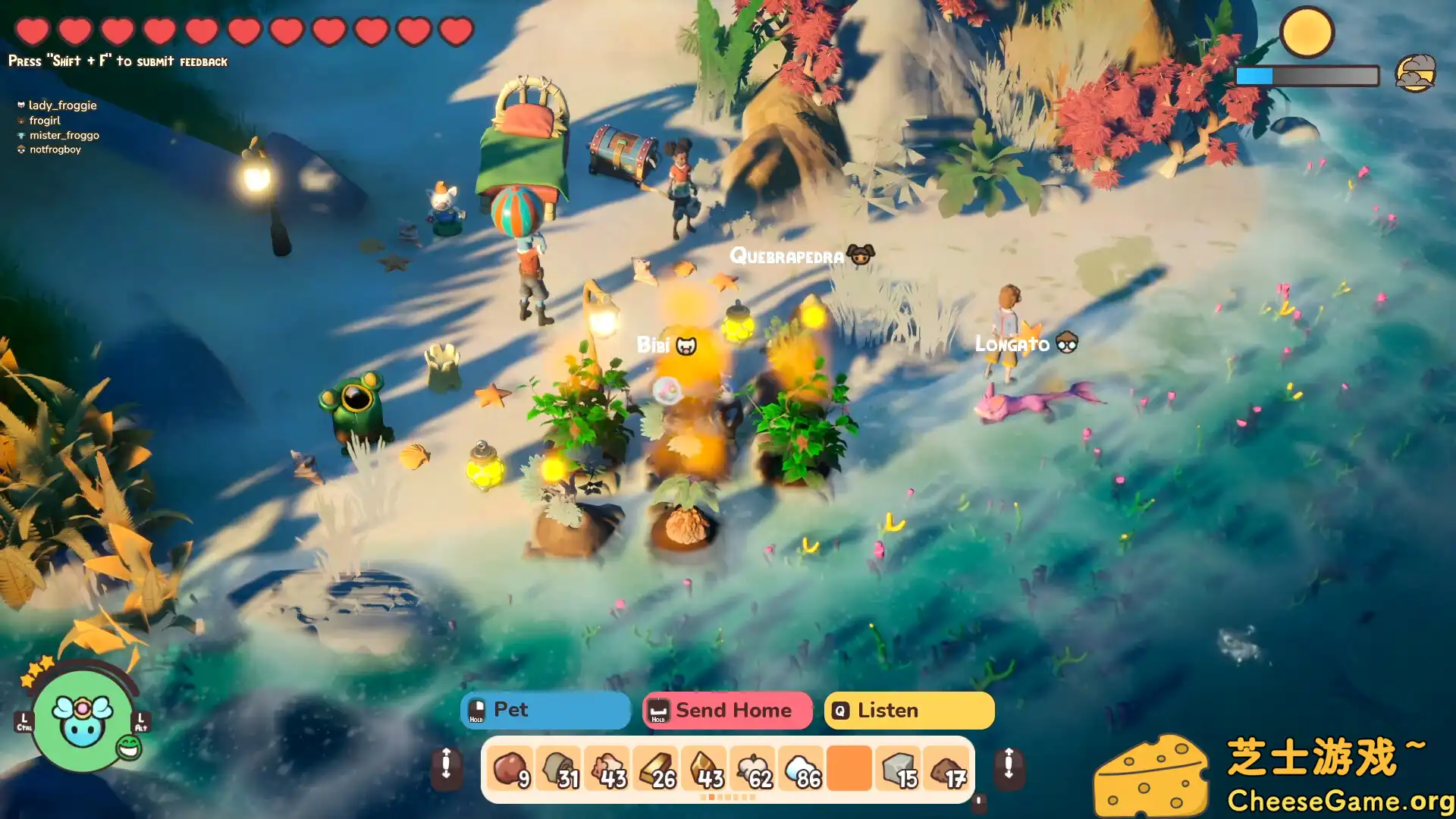Select the second page dot under the hotbar
The width and height of the screenshot is (1456, 819).
[711, 799]
